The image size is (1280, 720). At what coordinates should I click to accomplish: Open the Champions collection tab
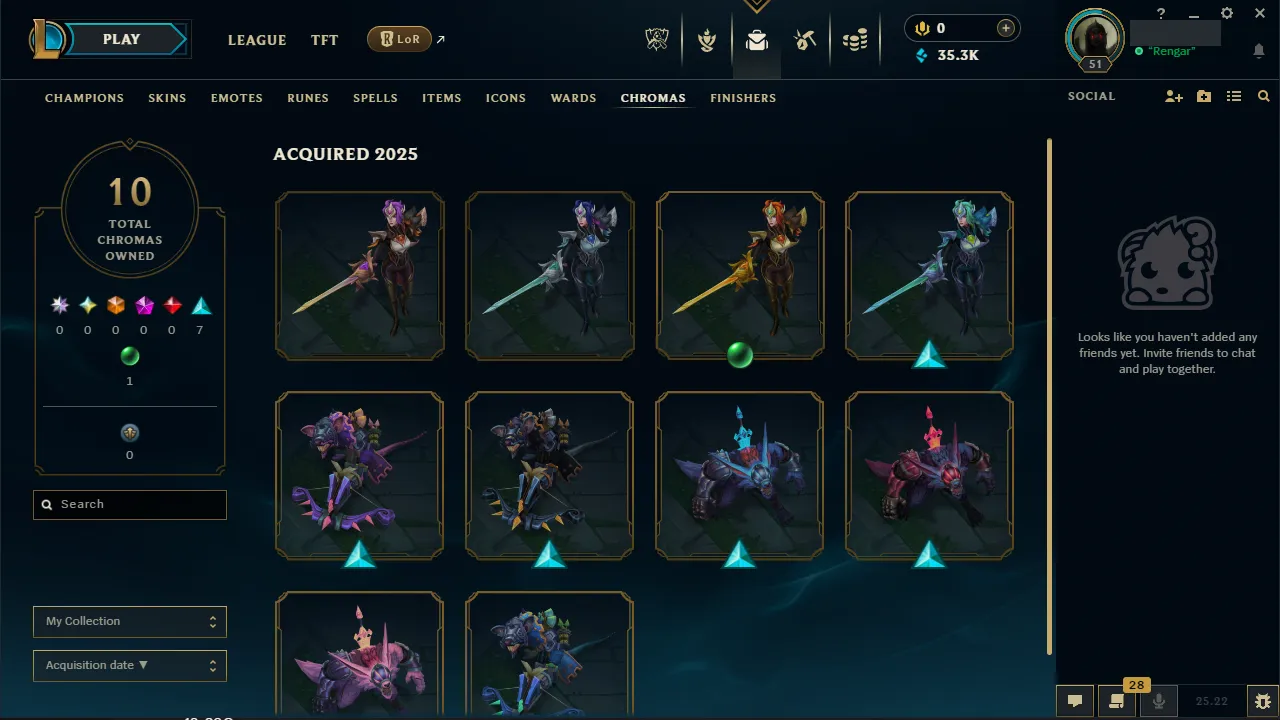(x=84, y=98)
